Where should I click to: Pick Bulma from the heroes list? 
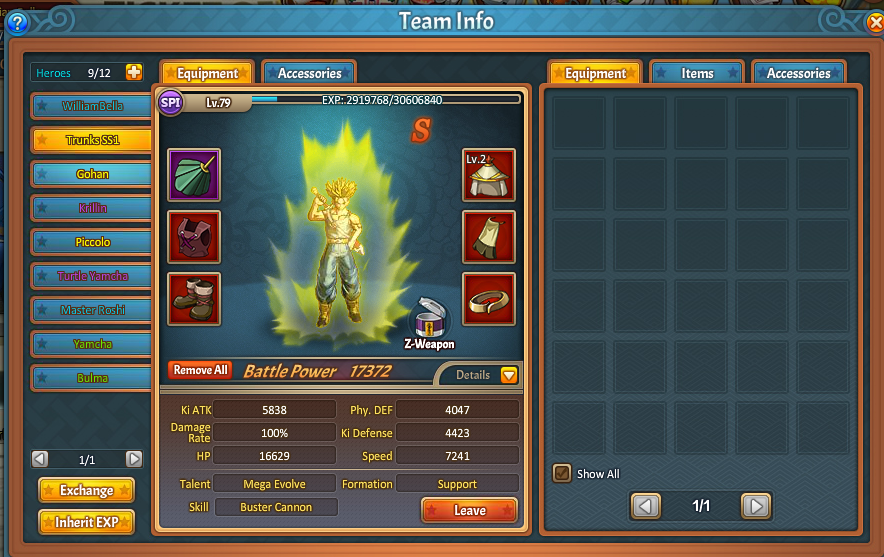coord(92,378)
